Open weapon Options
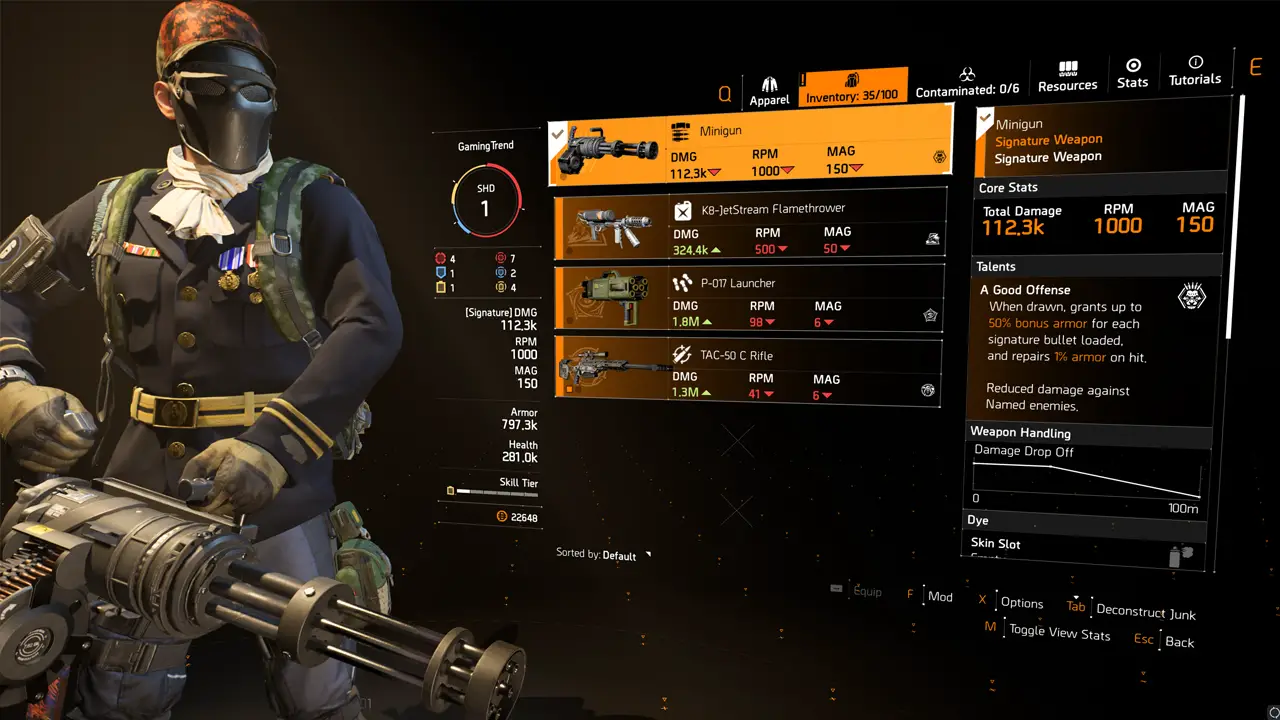This screenshot has width=1280, height=720. [x=1021, y=603]
